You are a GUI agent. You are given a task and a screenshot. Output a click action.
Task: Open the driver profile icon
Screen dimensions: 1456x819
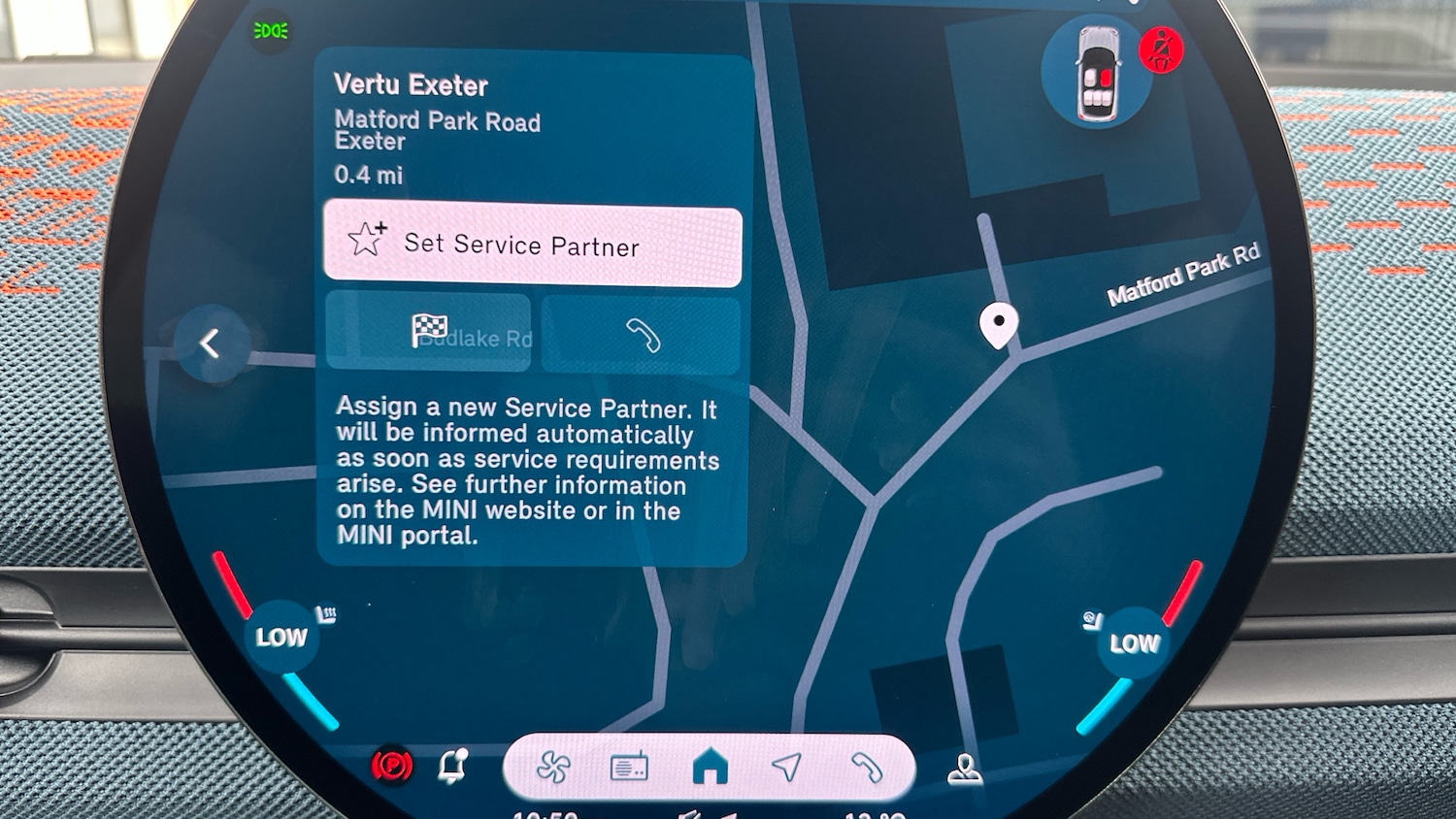click(x=965, y=769)
